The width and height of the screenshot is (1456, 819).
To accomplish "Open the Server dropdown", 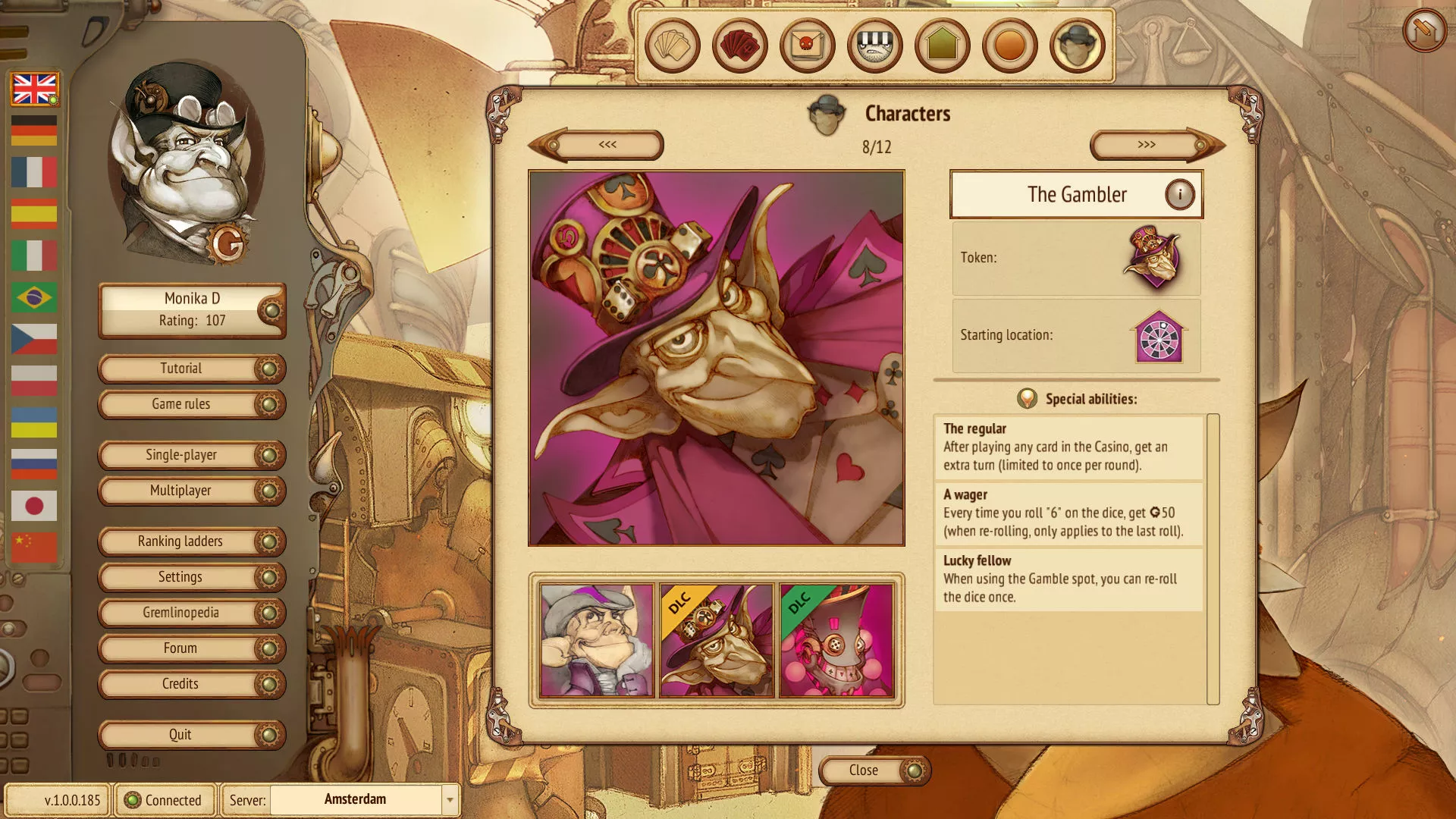I will click(450, 800).
